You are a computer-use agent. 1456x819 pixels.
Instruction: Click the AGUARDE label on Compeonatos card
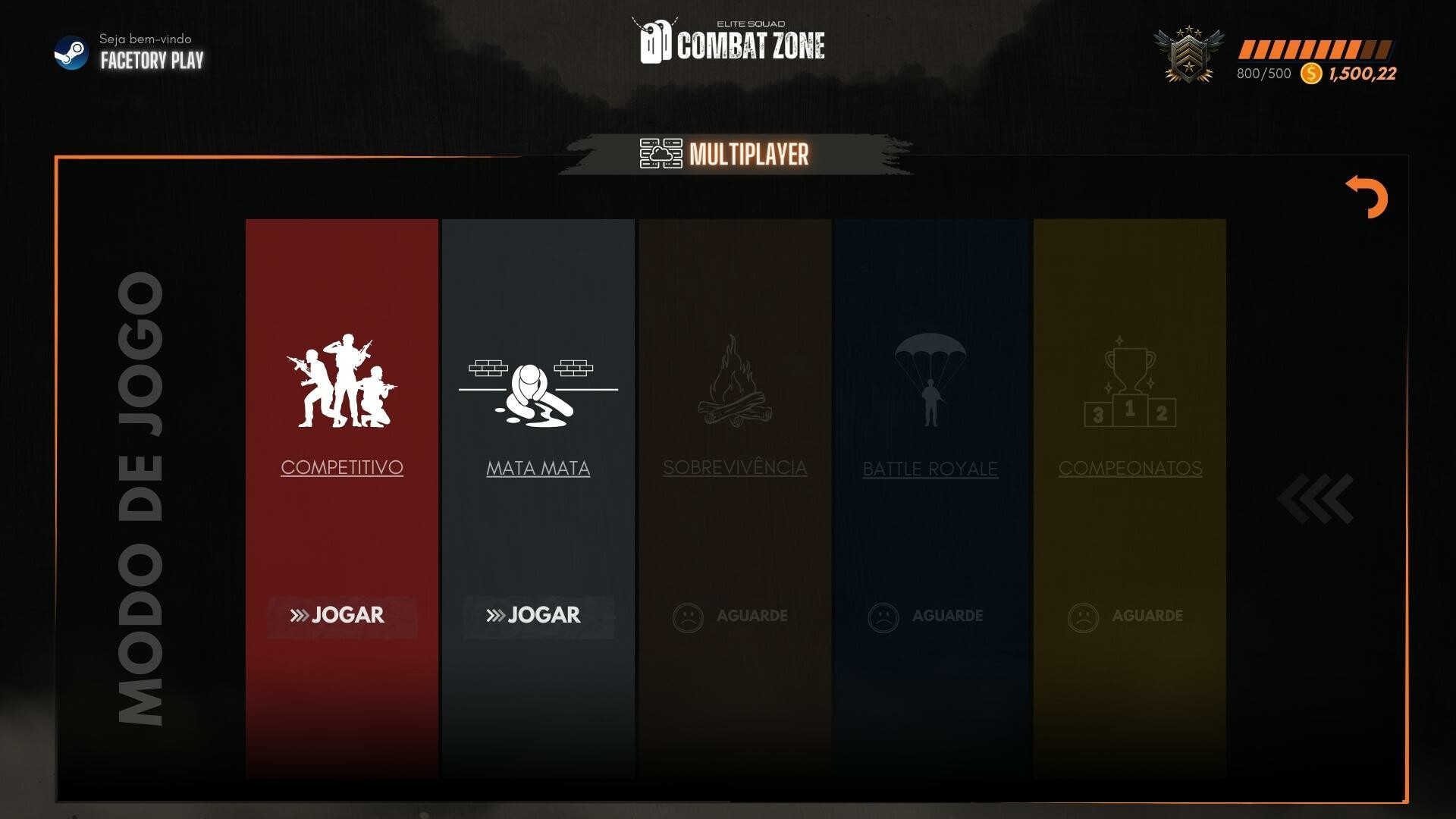(1148, 616)
